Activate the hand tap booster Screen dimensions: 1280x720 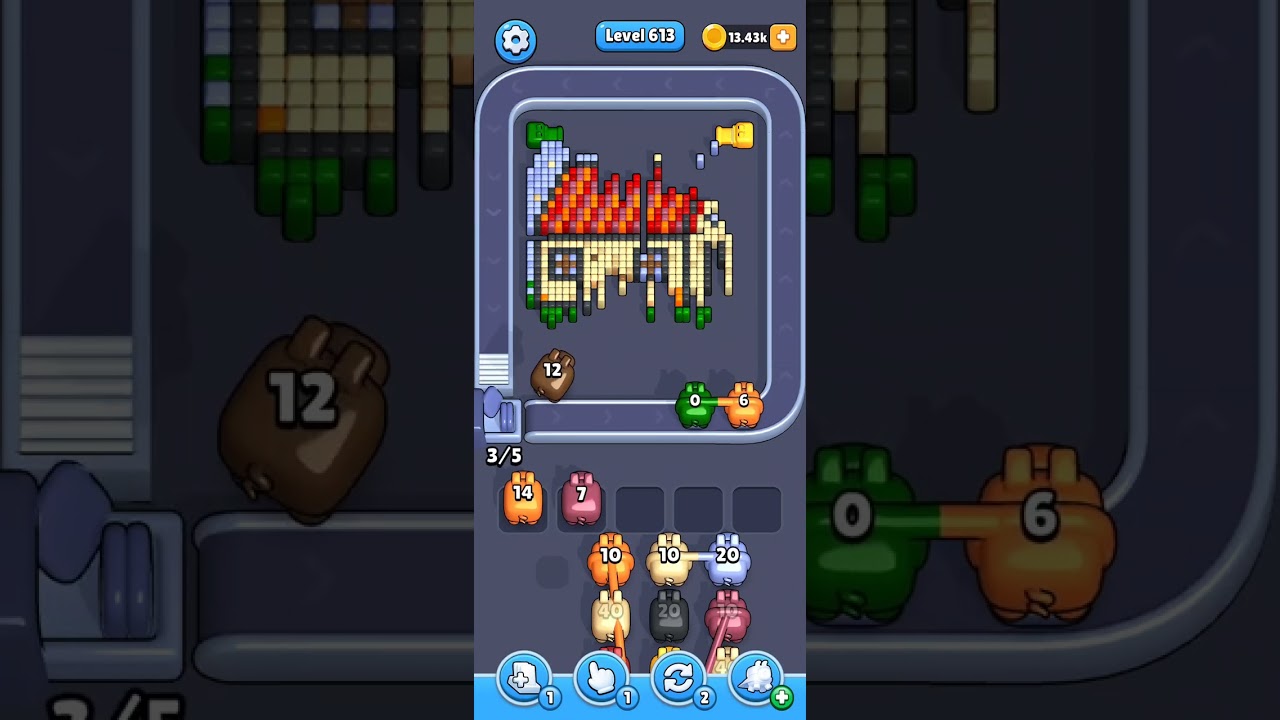click(x=601, y=679)
